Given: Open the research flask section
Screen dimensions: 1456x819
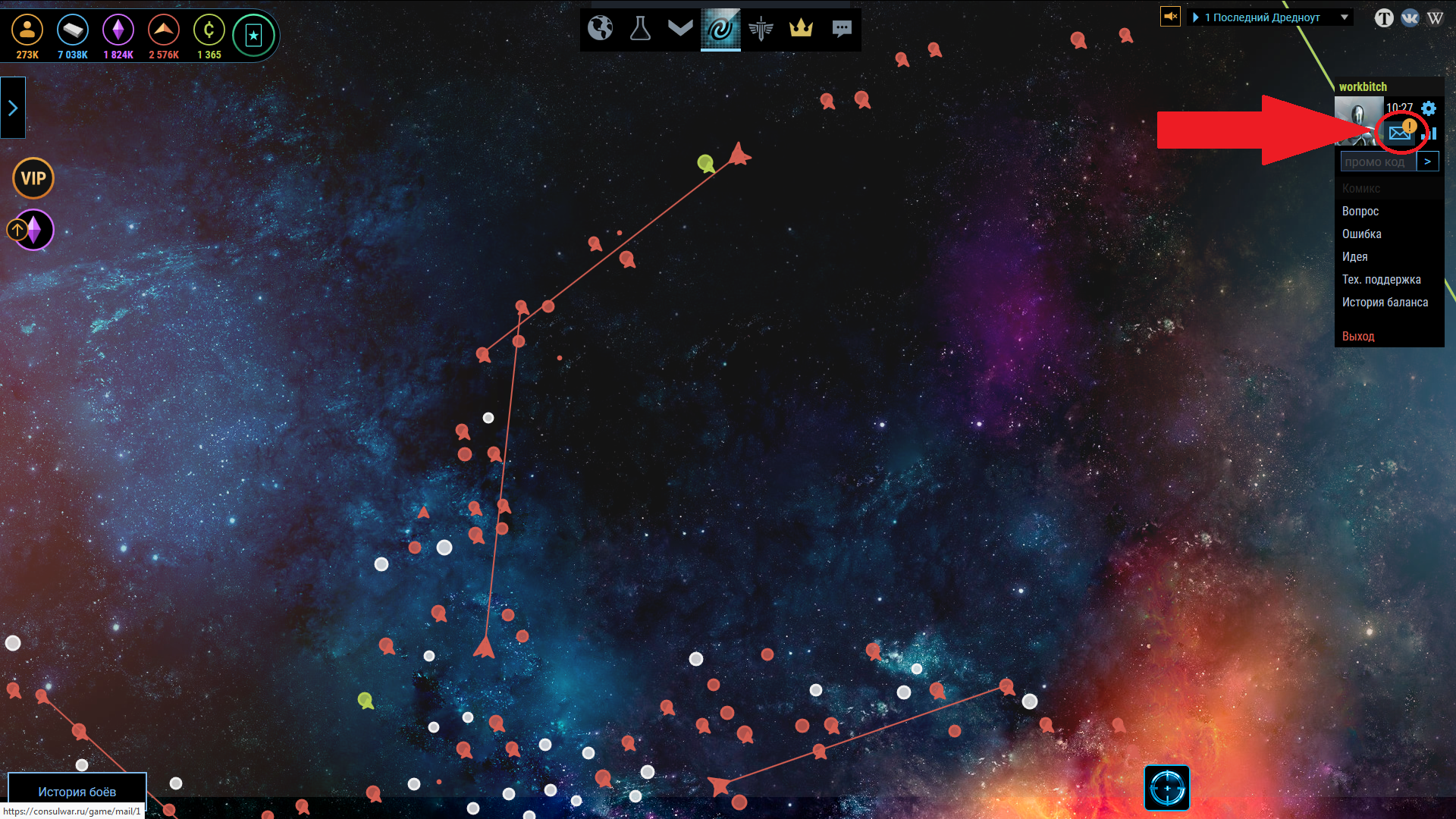Looking at the screenshot, I should [x=640, y=29].
